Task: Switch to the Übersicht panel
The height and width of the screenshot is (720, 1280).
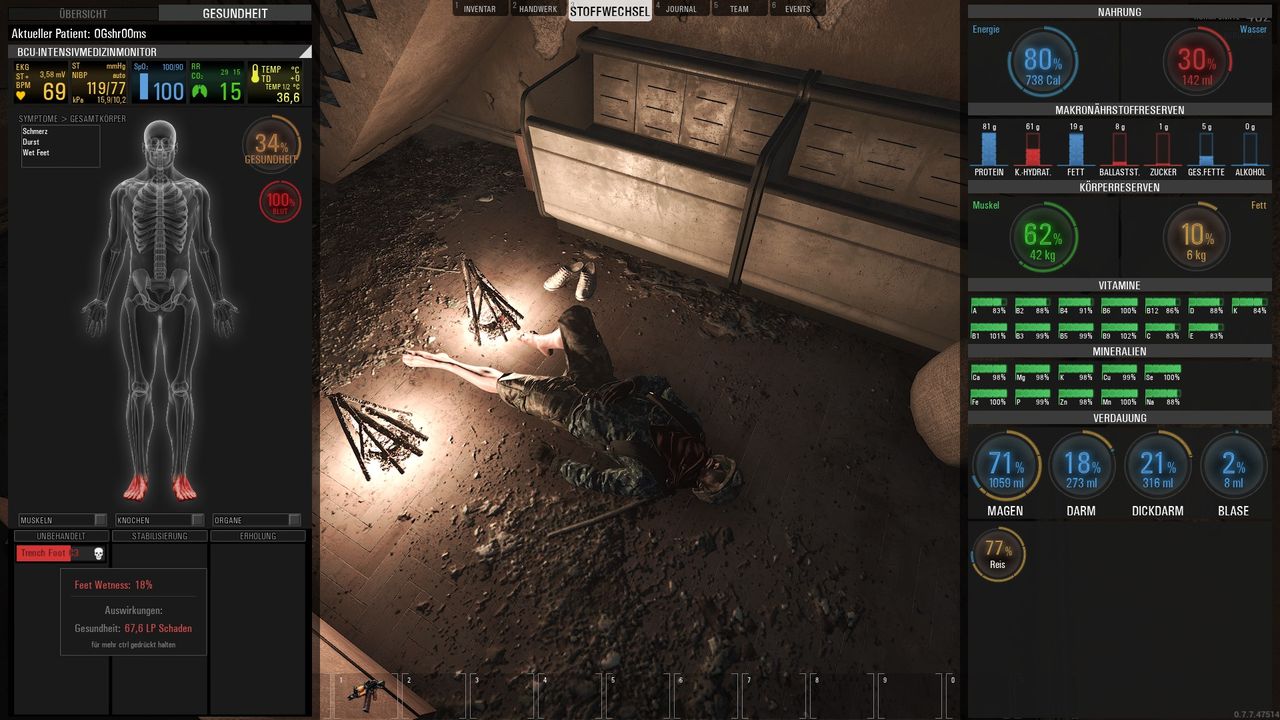Action: [x=83, y=14]
